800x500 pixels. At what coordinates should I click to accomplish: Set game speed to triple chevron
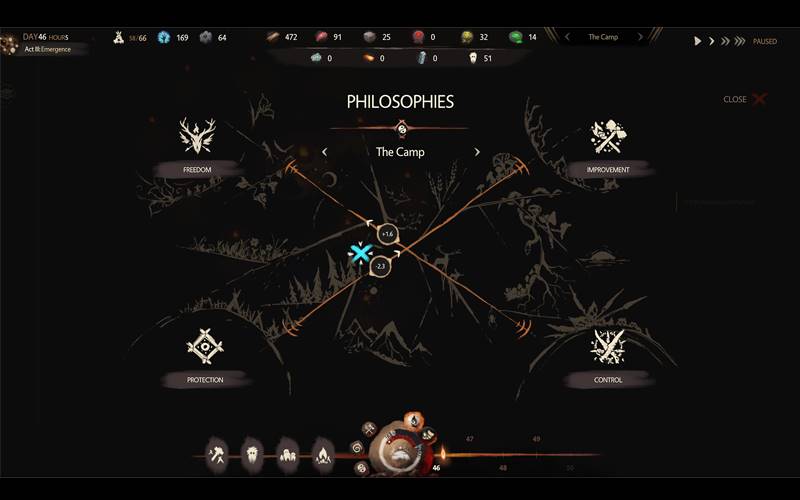point(740,41)
